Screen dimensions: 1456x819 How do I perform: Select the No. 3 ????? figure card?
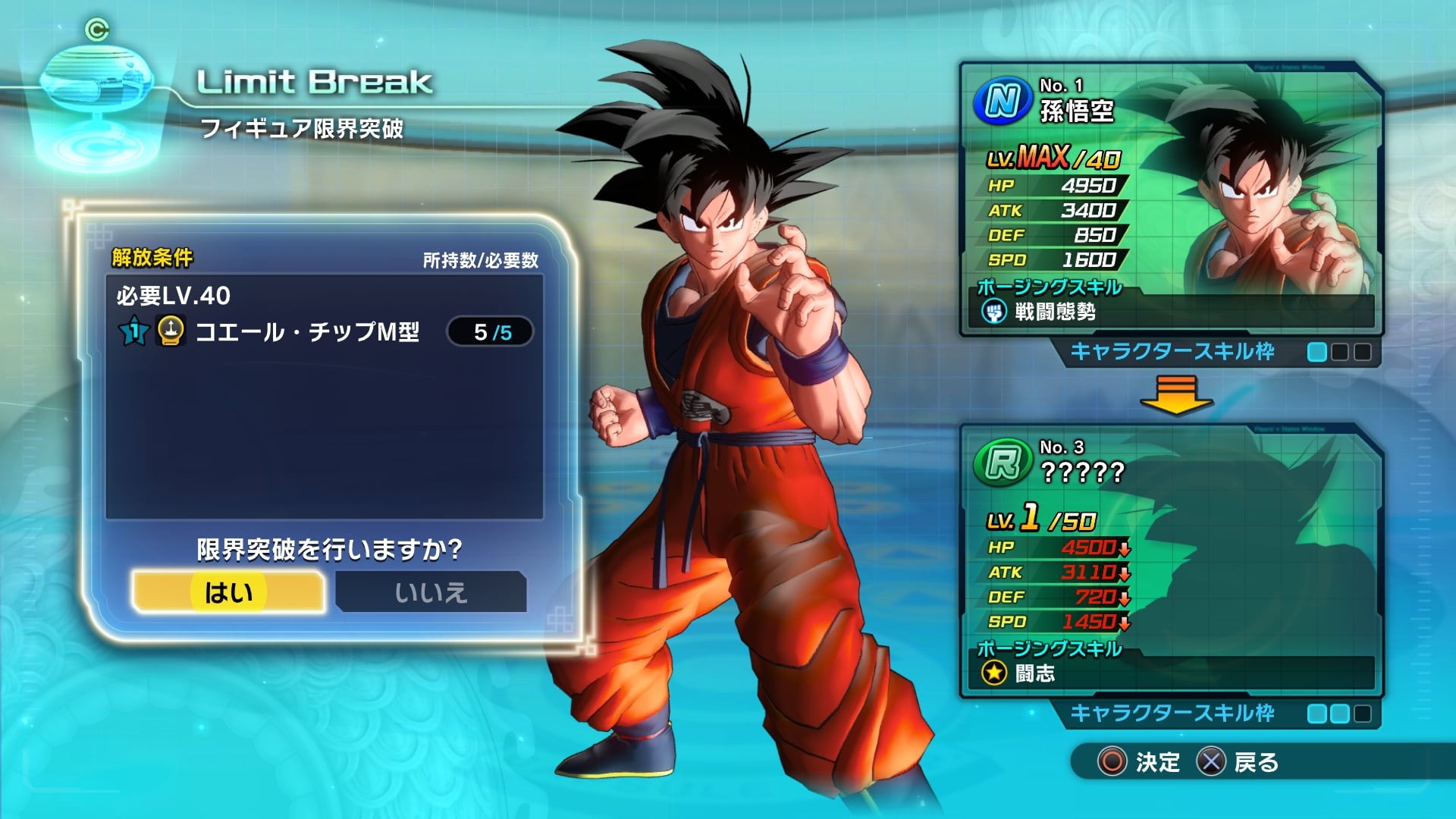tap(1170, 561)
